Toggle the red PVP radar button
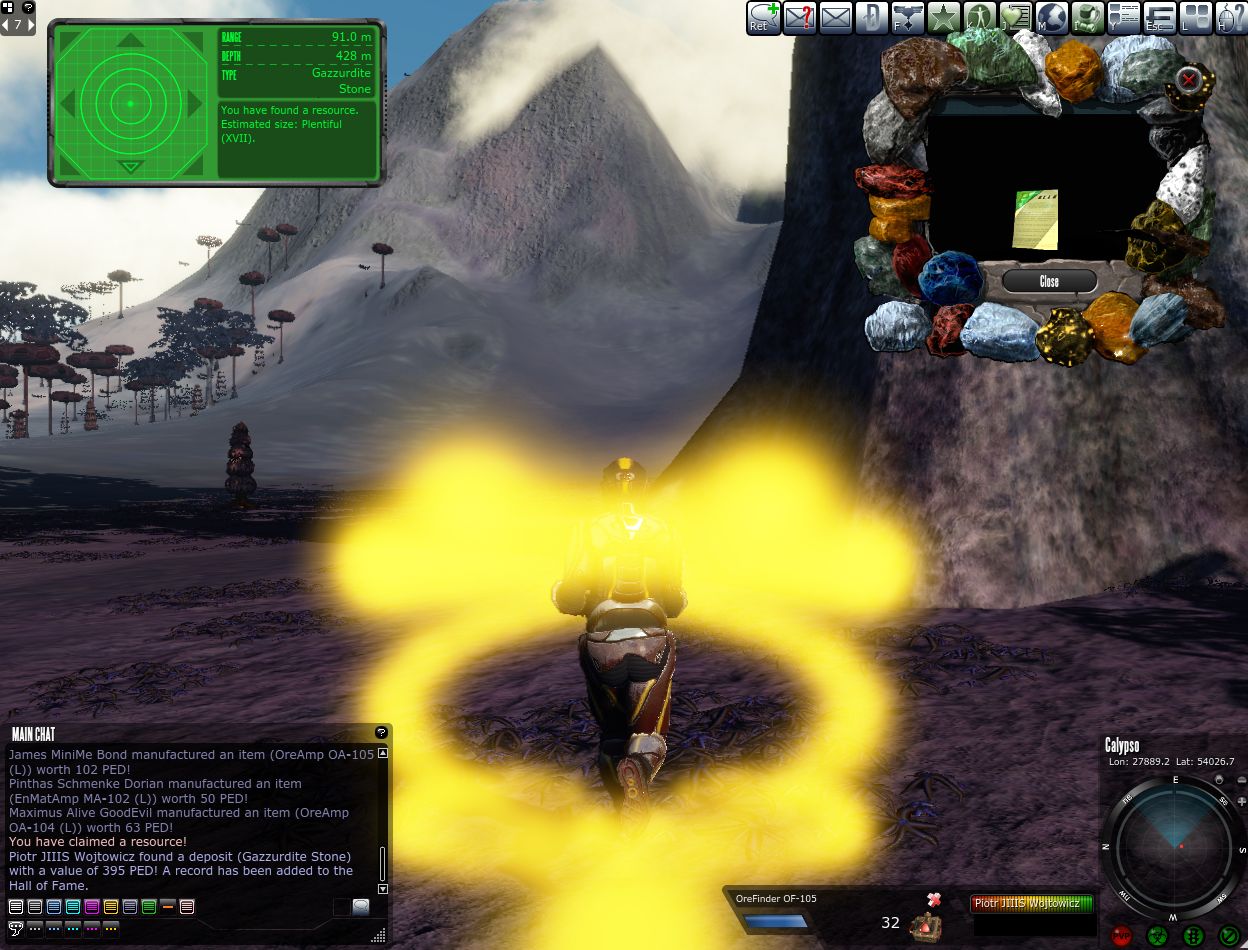The image size is (1248, 950). point(1121,936)
